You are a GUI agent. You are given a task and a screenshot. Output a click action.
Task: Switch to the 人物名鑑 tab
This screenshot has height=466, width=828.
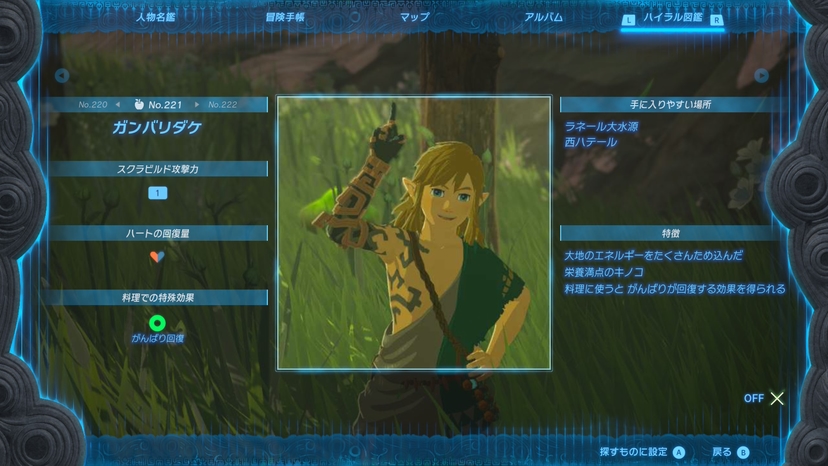(x=155, y=17)
